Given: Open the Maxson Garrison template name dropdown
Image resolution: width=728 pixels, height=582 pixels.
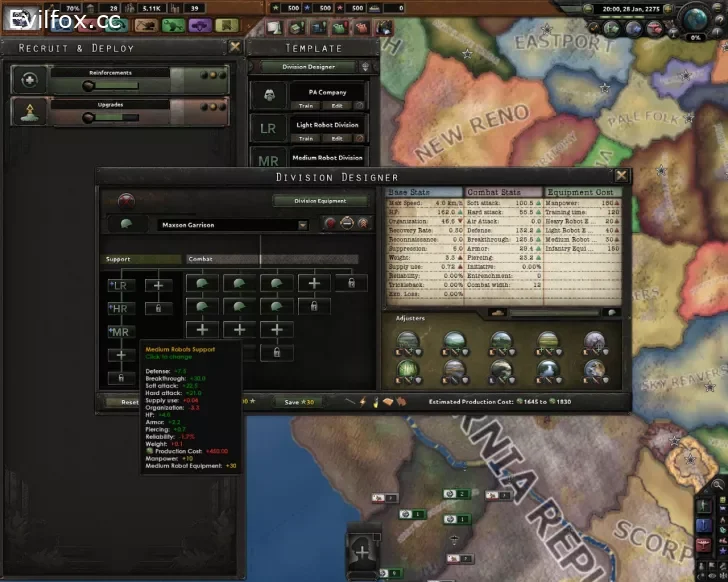Looking at the screenshot, I should (x=301, y=226).
